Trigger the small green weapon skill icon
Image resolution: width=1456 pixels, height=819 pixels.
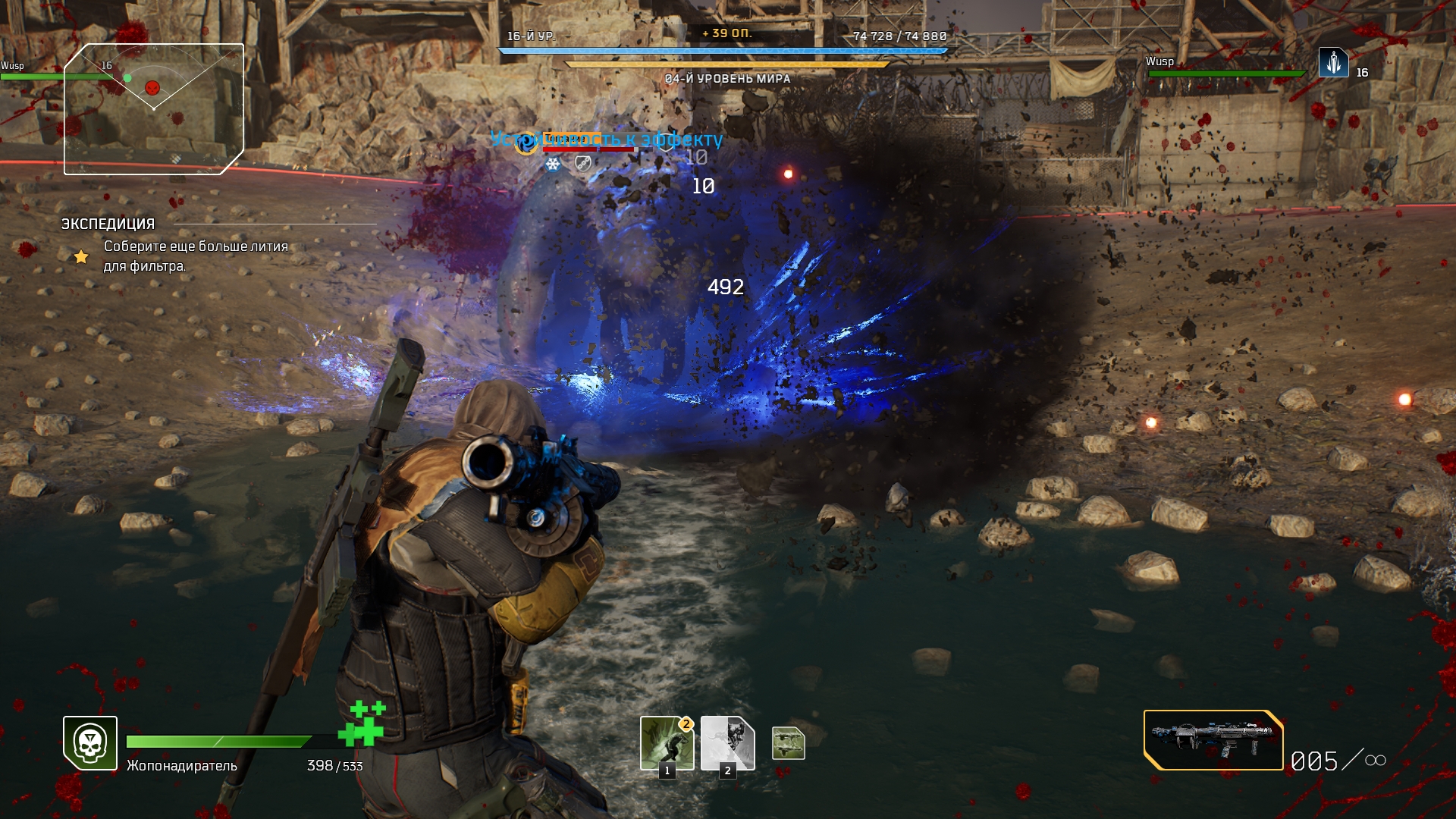point(788,743)
